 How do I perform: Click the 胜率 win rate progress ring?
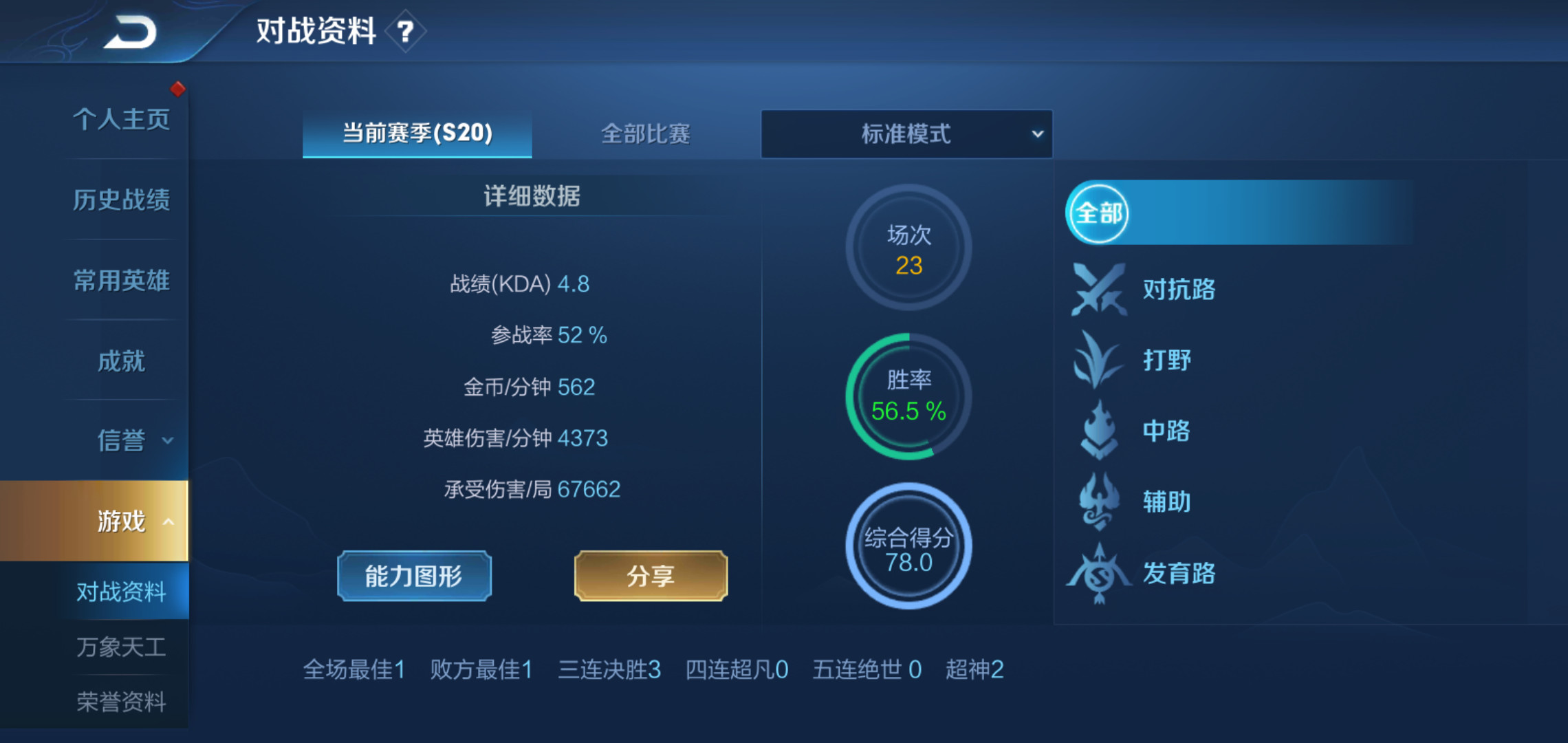coord(908,396)
